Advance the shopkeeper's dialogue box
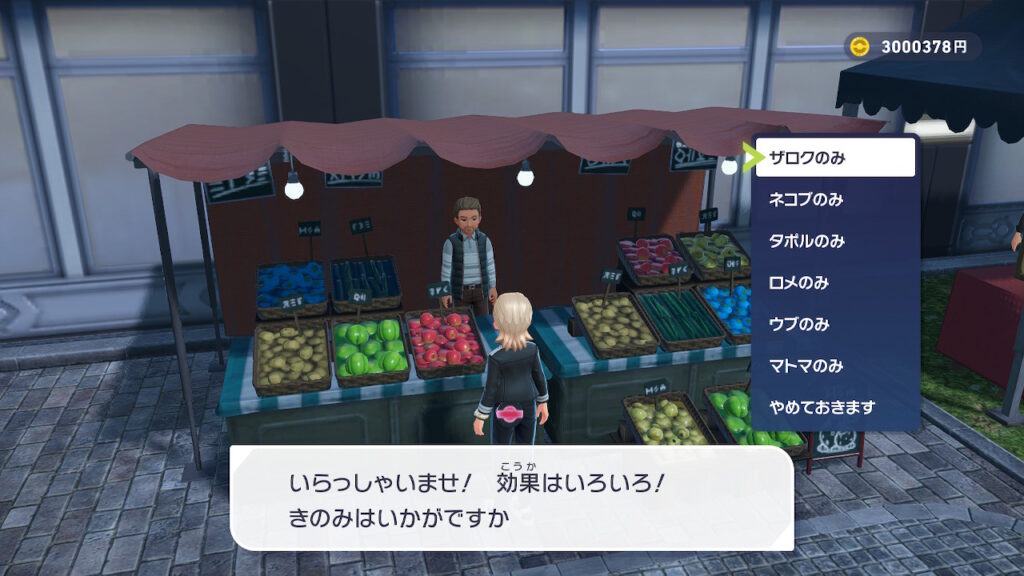Viewport: 1024px width, 576px height. point(511,497)
